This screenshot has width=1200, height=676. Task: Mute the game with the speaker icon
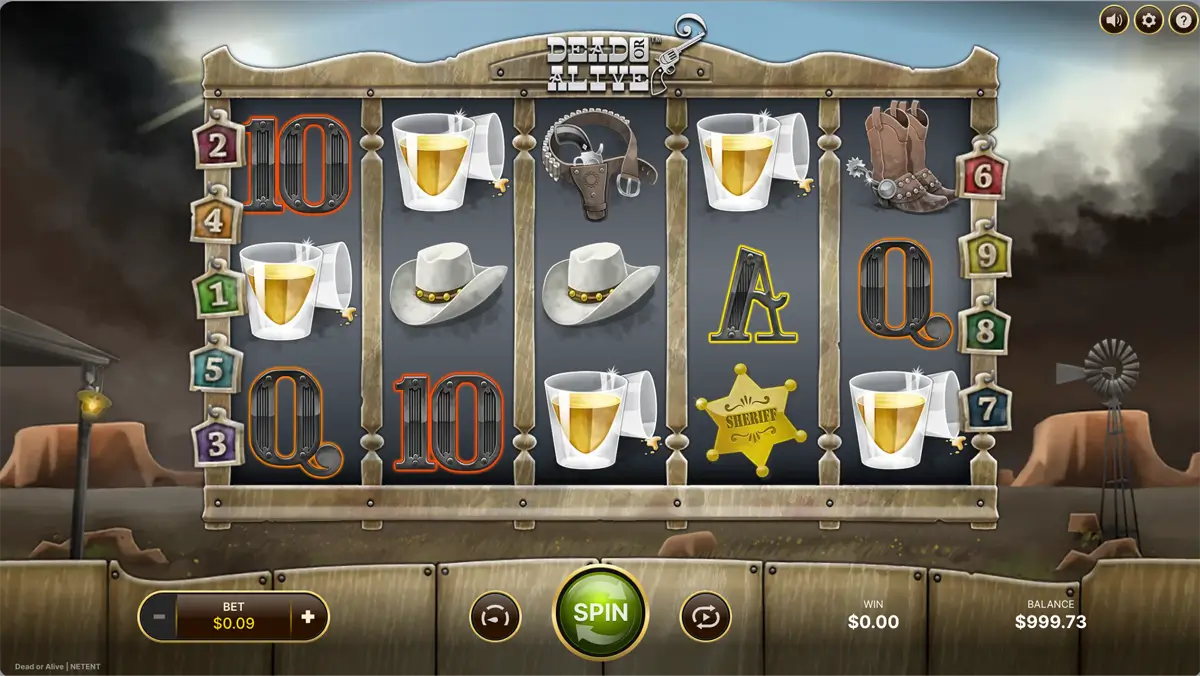click(x=1115, y=19)
